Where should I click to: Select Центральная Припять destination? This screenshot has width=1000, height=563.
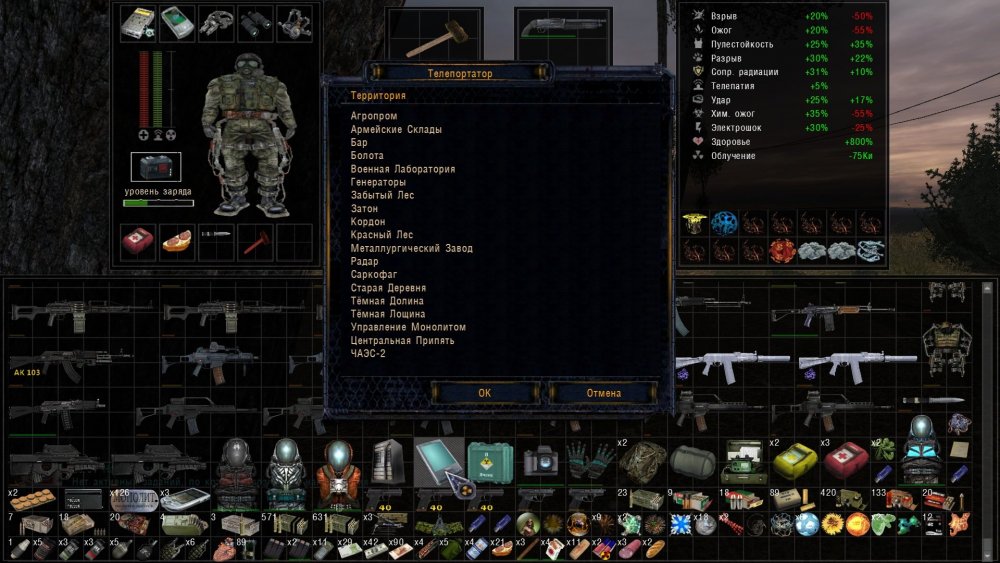click(403, 340)
